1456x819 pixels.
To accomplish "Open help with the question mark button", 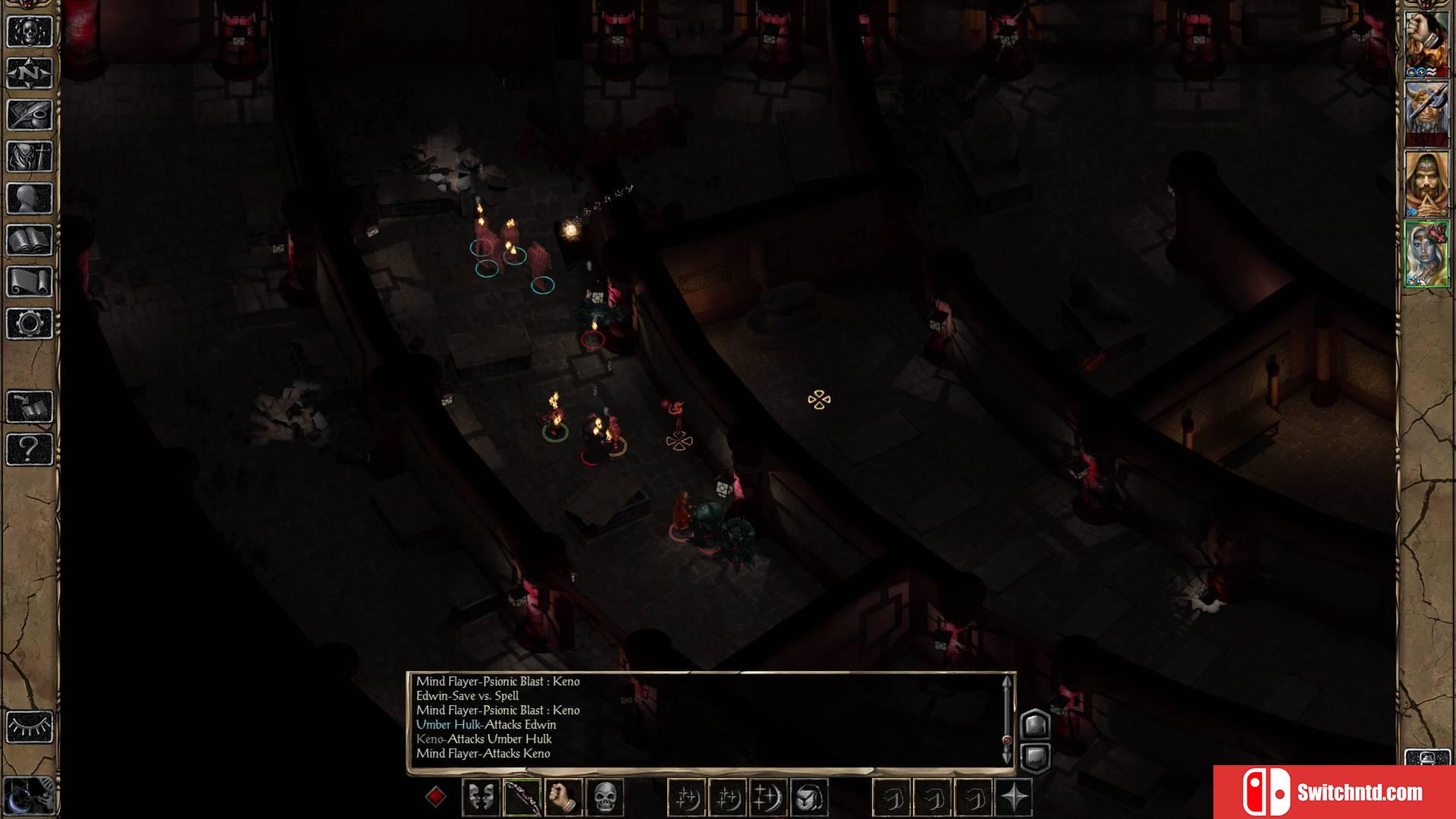I will click(x=30, y=449).
